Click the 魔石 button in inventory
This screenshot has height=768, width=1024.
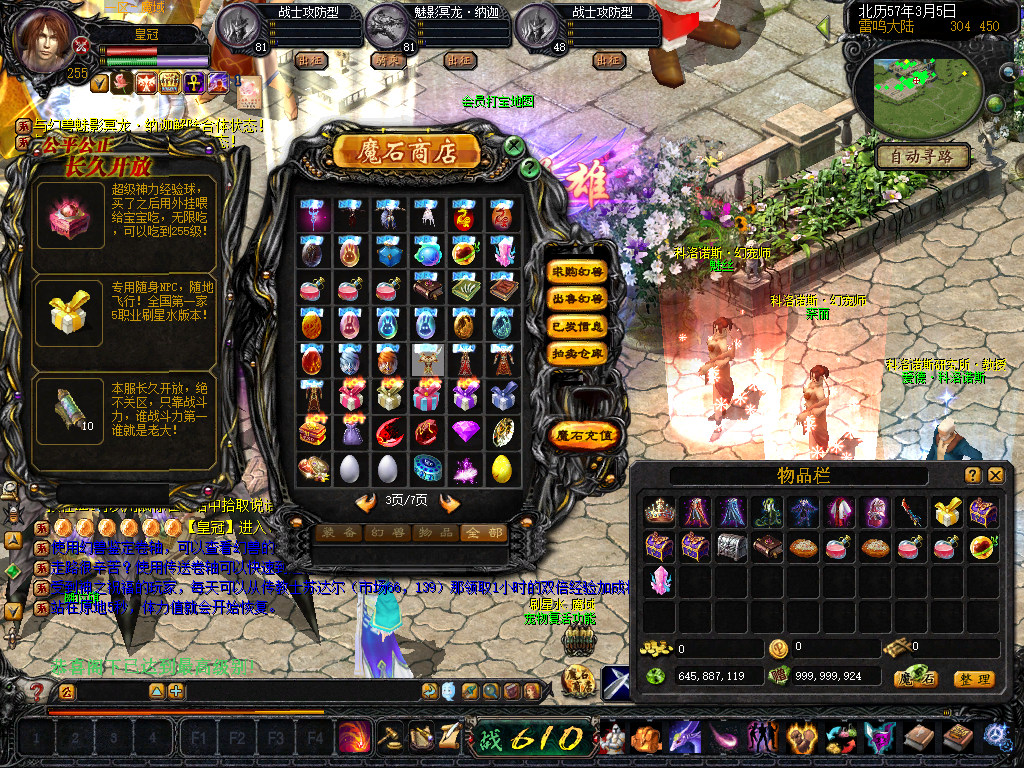pos(915,679)
